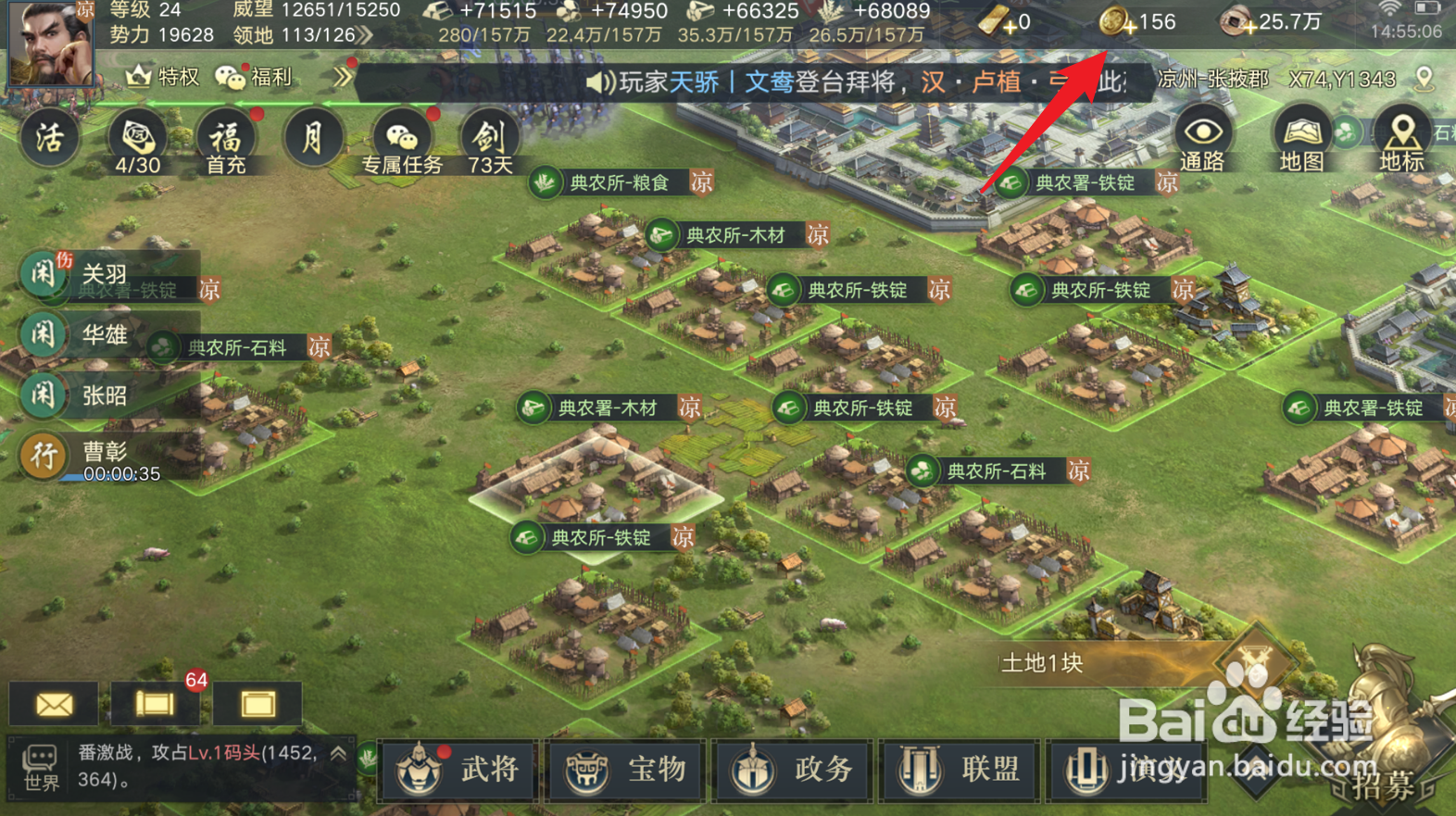Open the 首充 first recharge offer
Viewport: 1456px width, 816px height.
pyautogui.click(x=225, y=139)
